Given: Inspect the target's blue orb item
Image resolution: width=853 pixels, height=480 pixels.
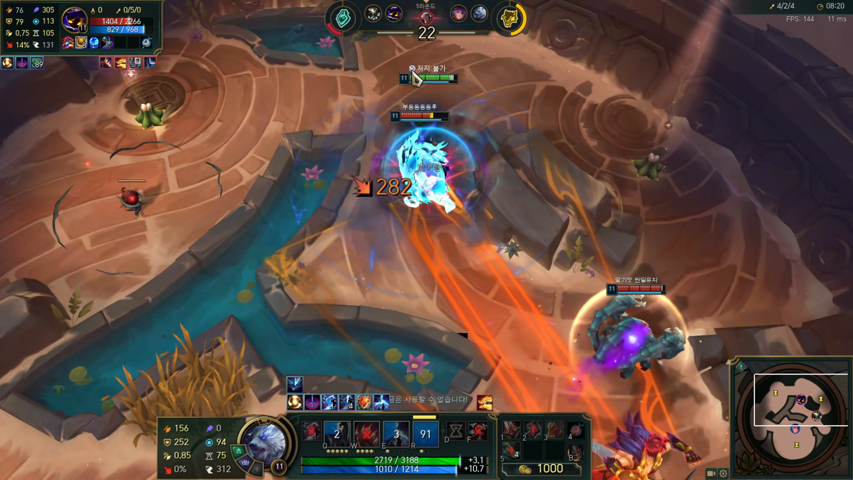Looking at the screenshot, I should pos(94,43).
